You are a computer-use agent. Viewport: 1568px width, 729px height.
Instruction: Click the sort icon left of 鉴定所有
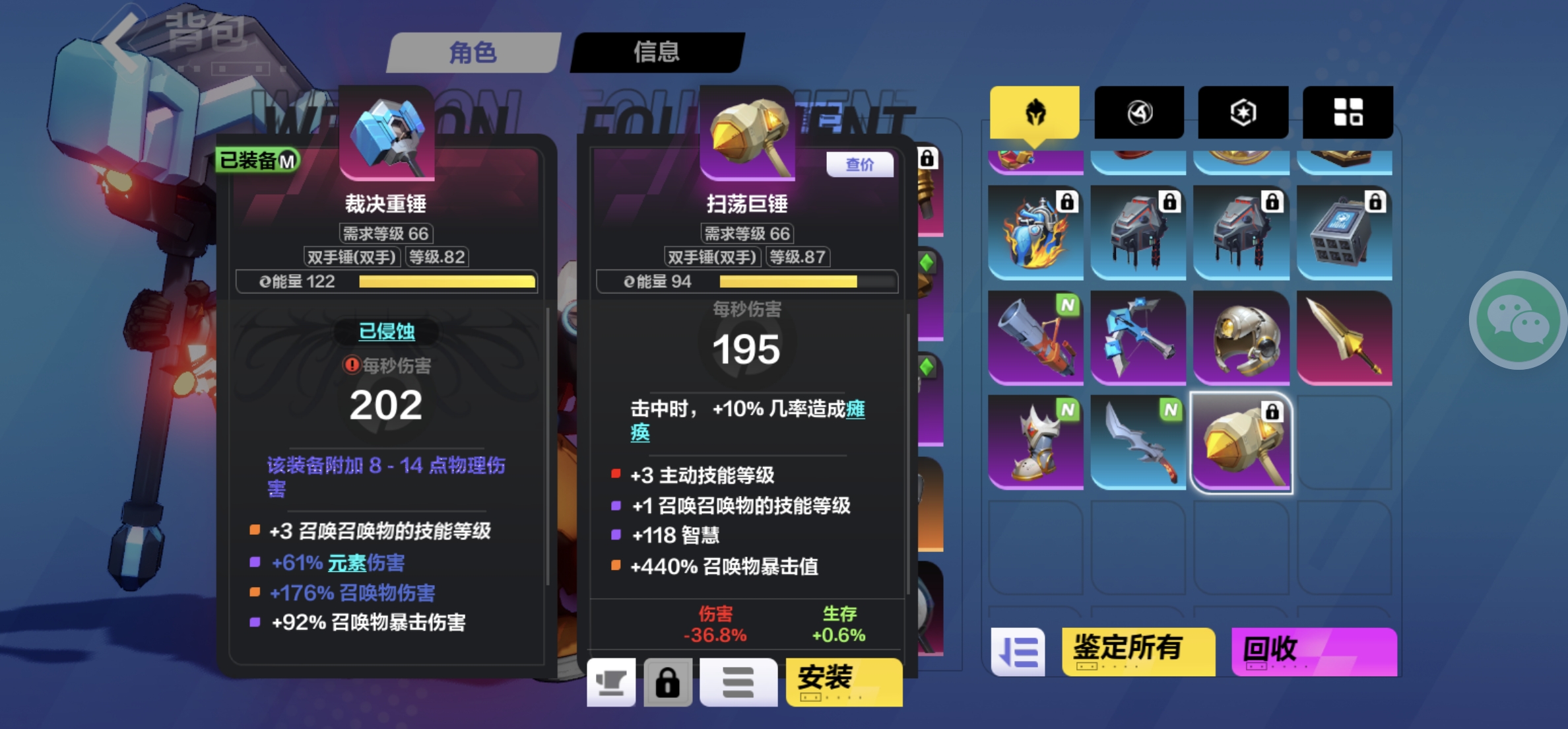click(x=1019, y=650)
